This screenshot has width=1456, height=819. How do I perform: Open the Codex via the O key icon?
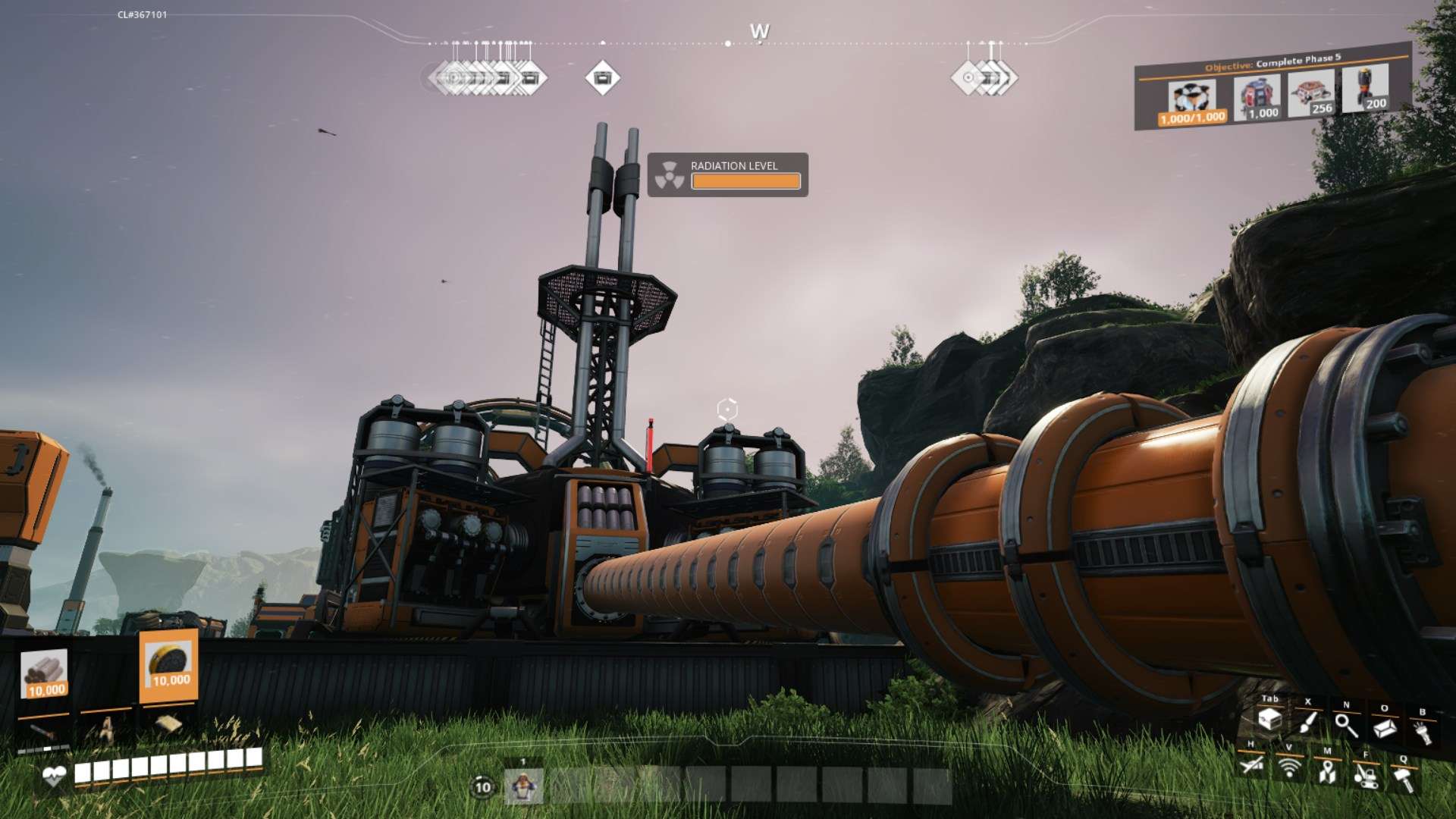coord(1384,727)
